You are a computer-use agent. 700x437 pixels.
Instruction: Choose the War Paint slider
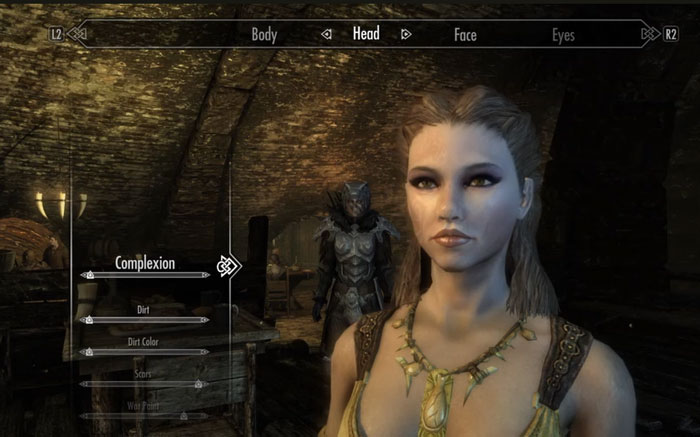145,414
